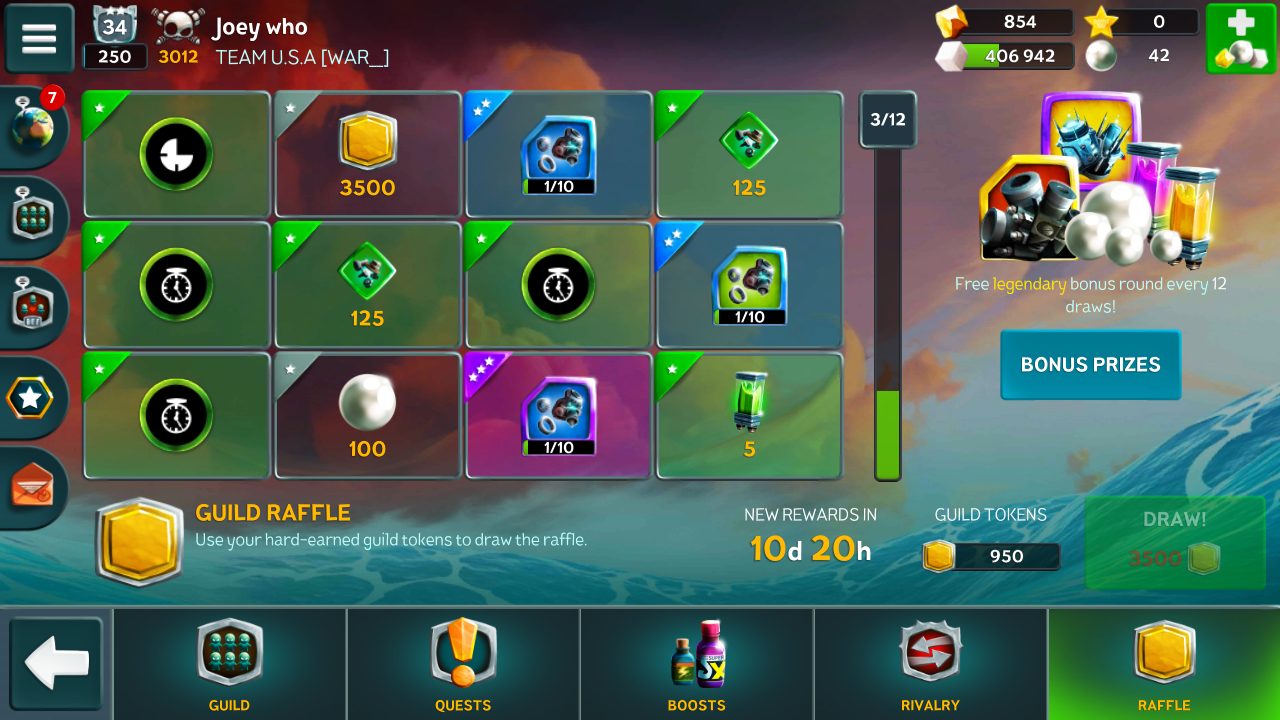The height and width of the screenshot is (720, 1280).
Task: Select the 3500 guild token prize tile
Action: pyautogui.click(x=368, y=155)
